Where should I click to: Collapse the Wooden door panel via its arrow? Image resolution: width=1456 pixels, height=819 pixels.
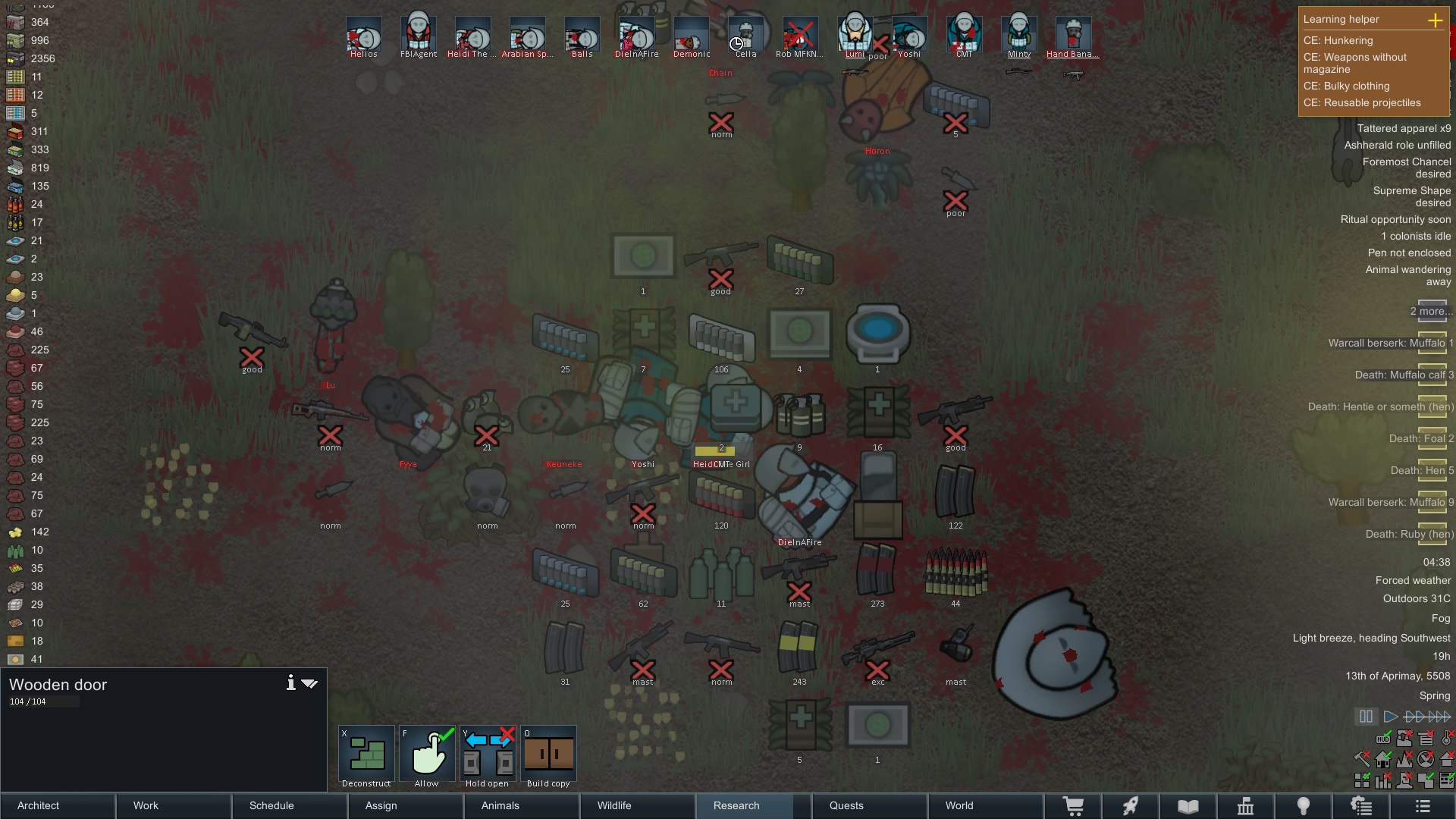(309, 682)
